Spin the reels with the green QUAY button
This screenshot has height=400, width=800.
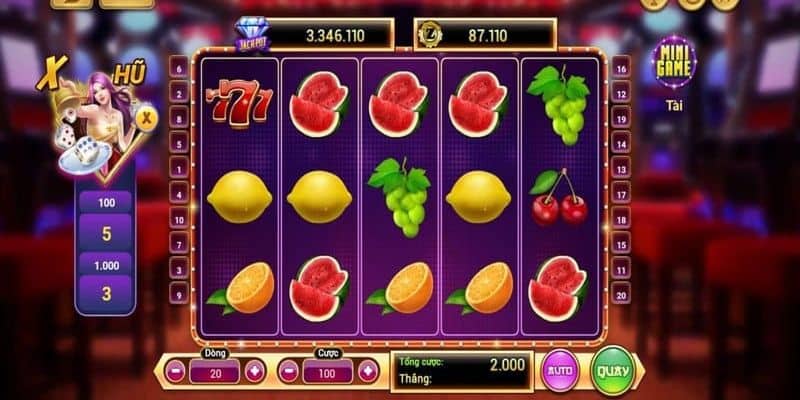(x=613, y=370)
